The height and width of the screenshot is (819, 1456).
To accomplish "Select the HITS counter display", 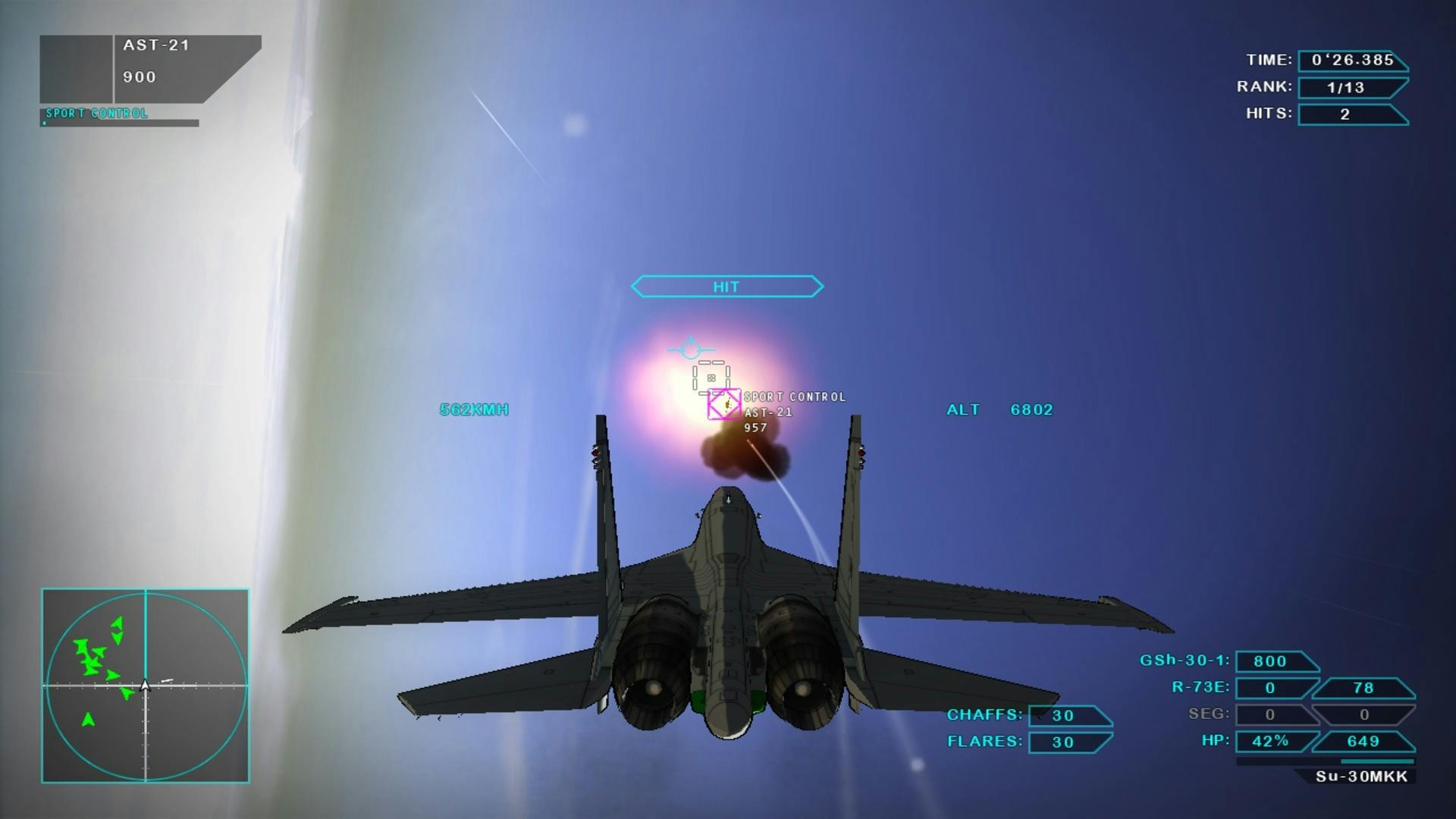I will [1351, 114].
